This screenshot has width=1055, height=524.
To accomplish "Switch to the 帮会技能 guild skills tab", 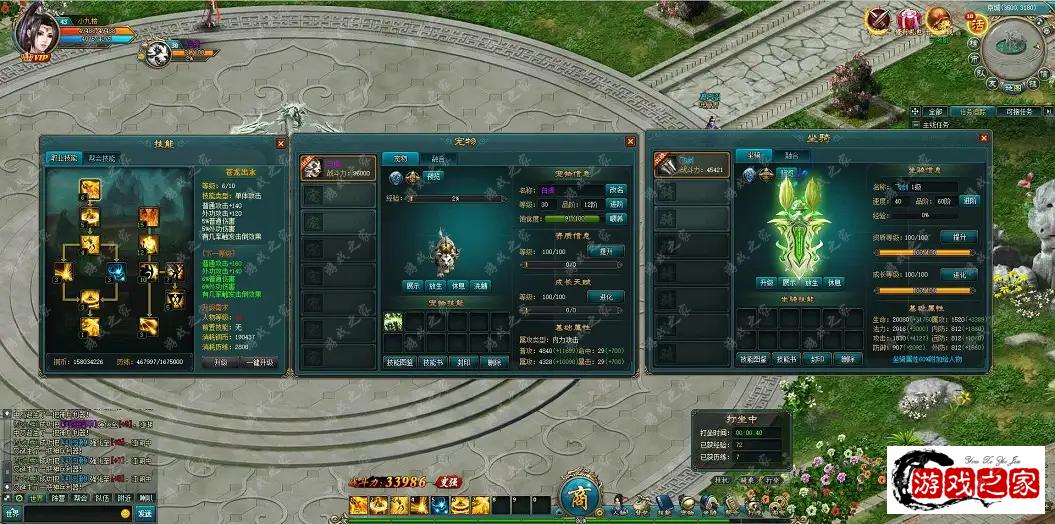I will point(102,158).
